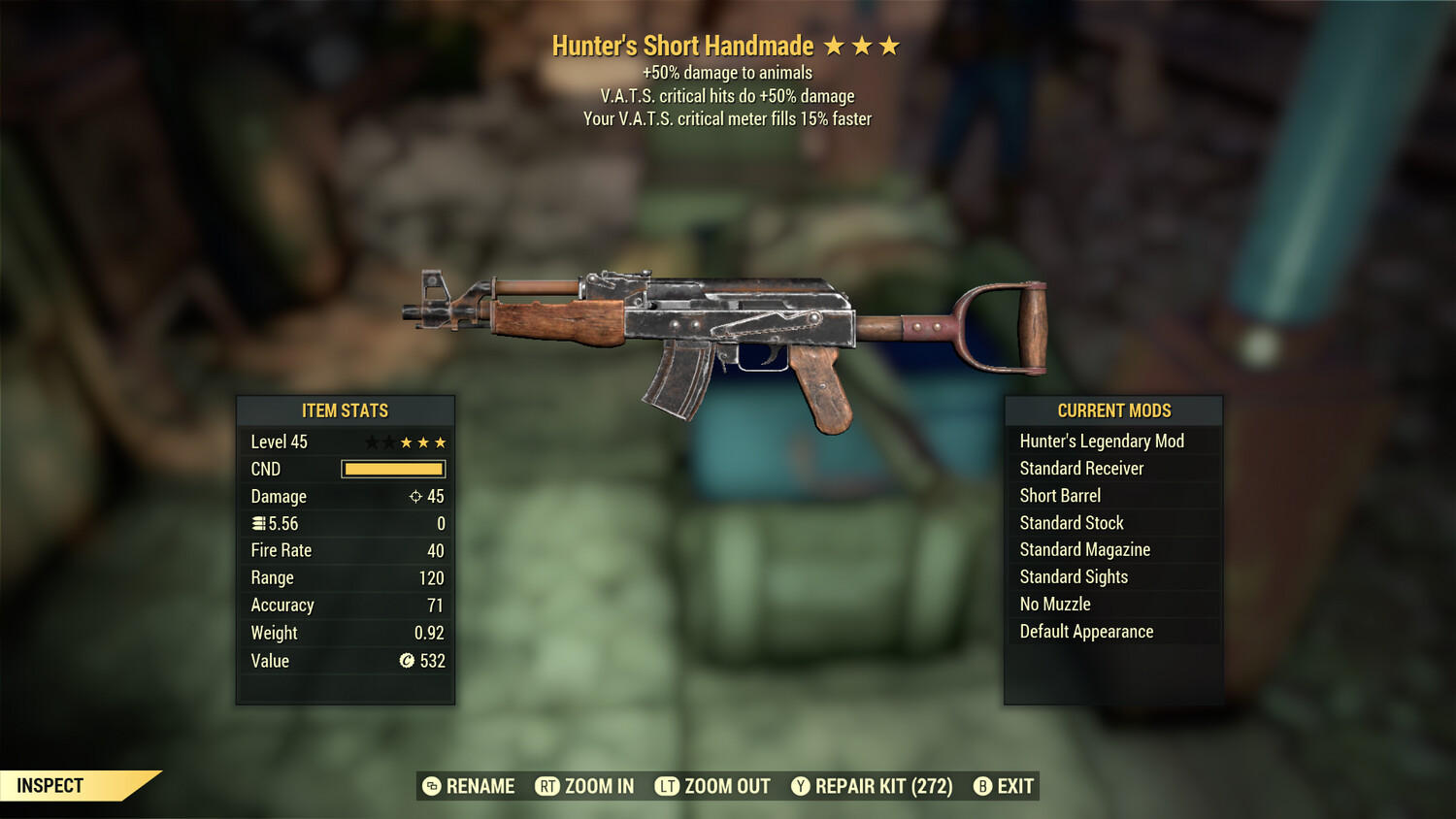The height and width of the screenshot is (819, 1456).
Task: Select the Short Barrel mod entry
Action: click(x=1060, y=495)
